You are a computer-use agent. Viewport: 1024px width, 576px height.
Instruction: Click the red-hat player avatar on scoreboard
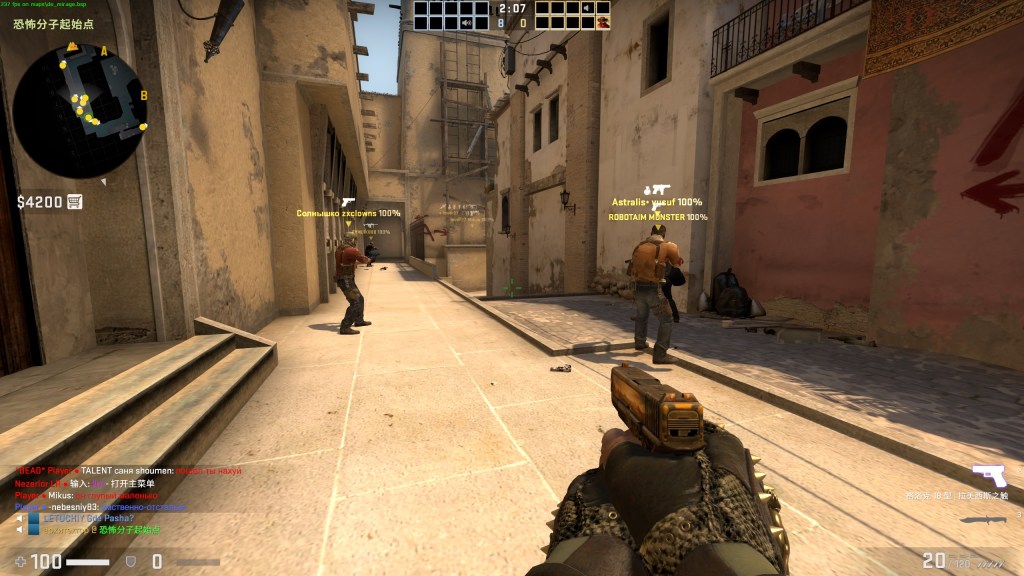(x=601, y=22)
